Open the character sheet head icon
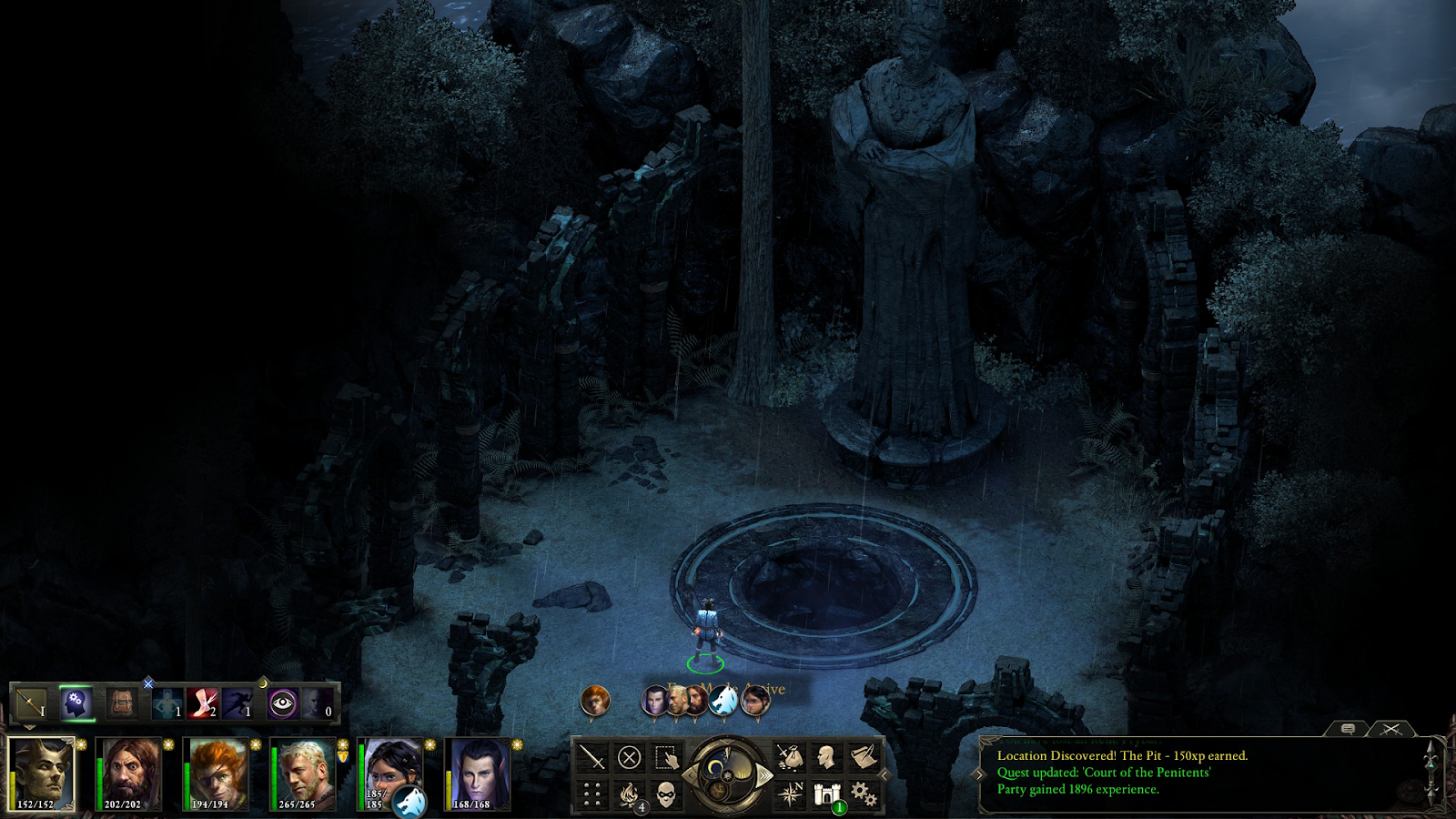The image size is (1456, 819). pyautogui.click(x=827, y=756)
